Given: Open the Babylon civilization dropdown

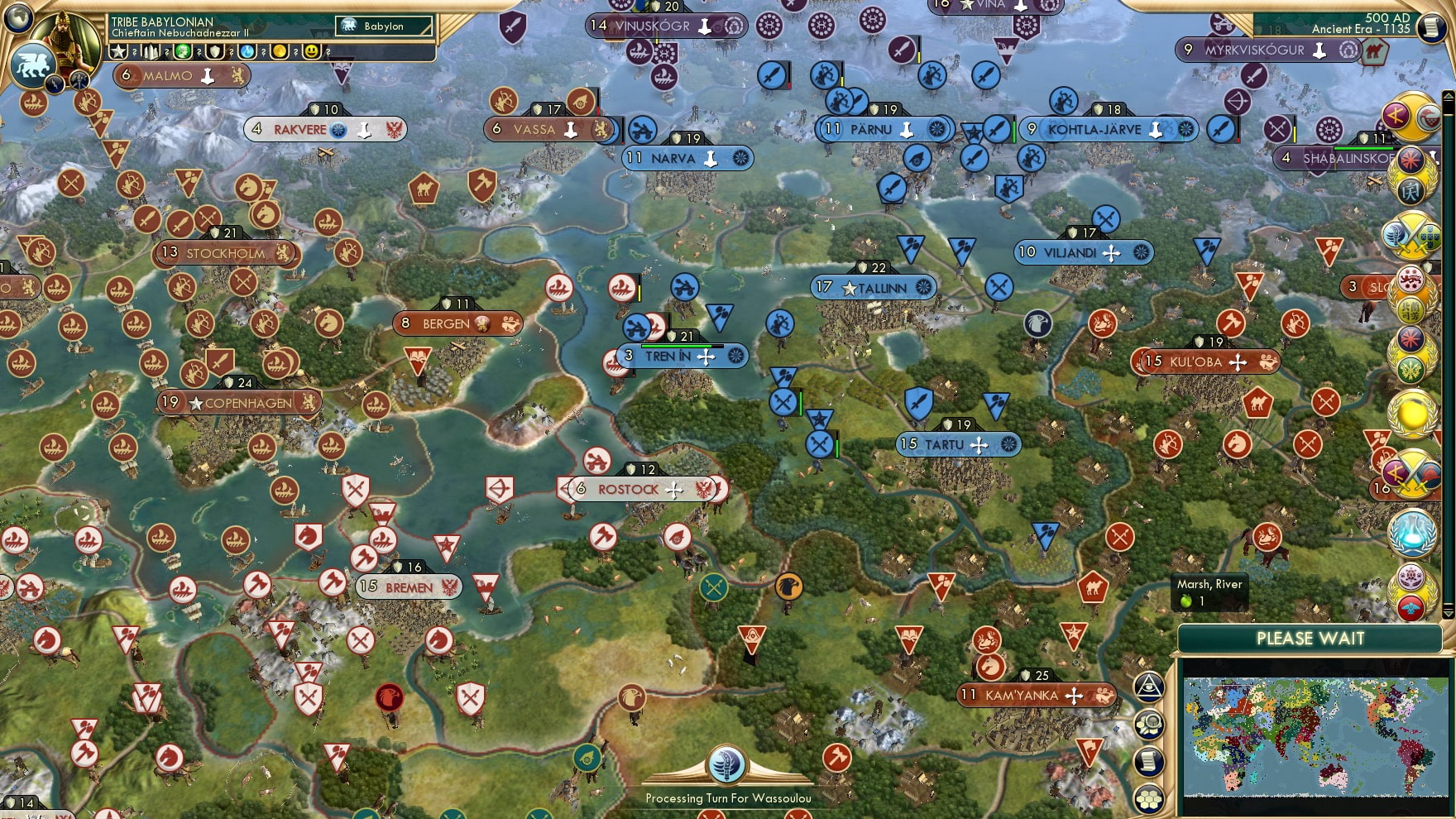Looking at the screenshot, I should point(382,26).
